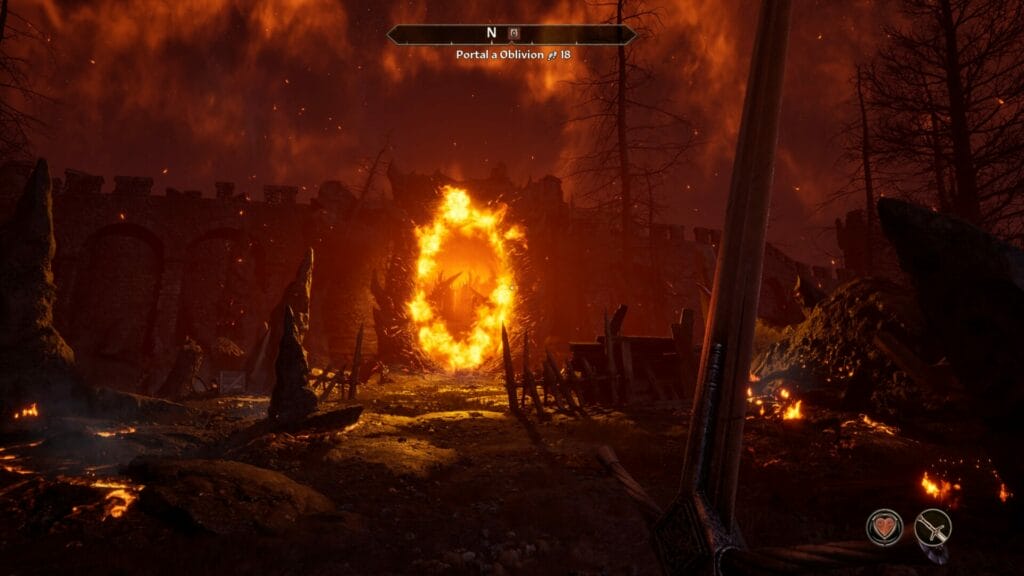Select the equipped sword icon
This screenshot has height=576, width=1024.
coord(932,526)
